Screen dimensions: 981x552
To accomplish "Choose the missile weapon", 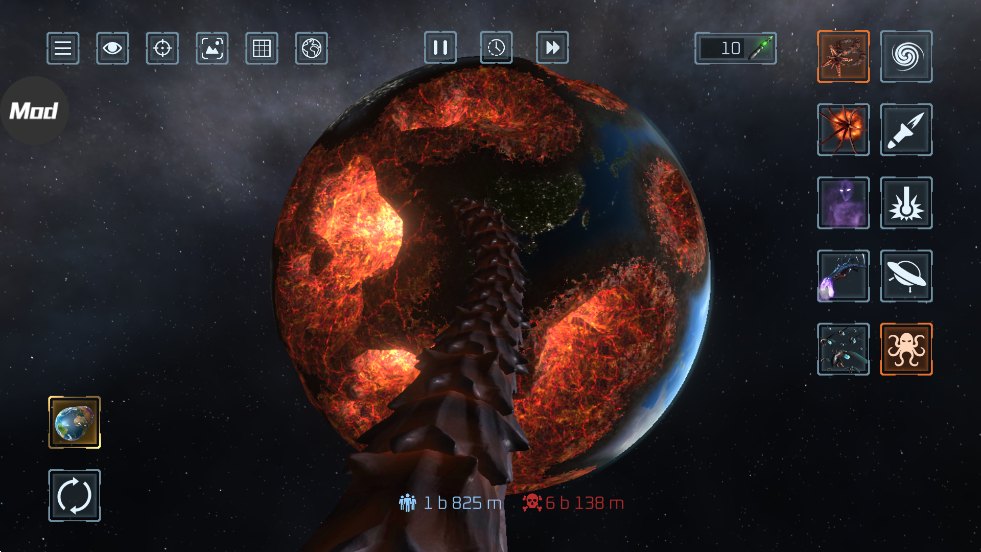I will click(x=906, y=129).
